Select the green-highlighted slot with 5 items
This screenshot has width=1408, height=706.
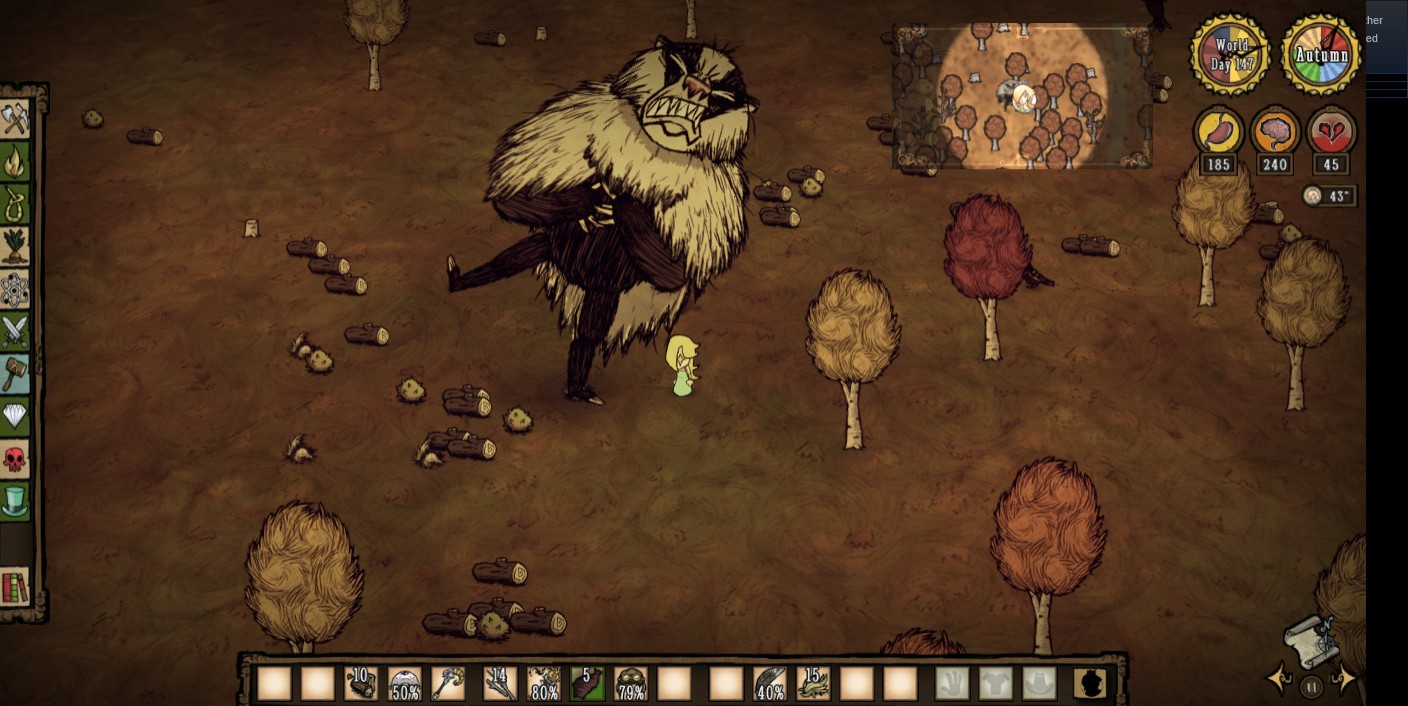coord(587,684)
